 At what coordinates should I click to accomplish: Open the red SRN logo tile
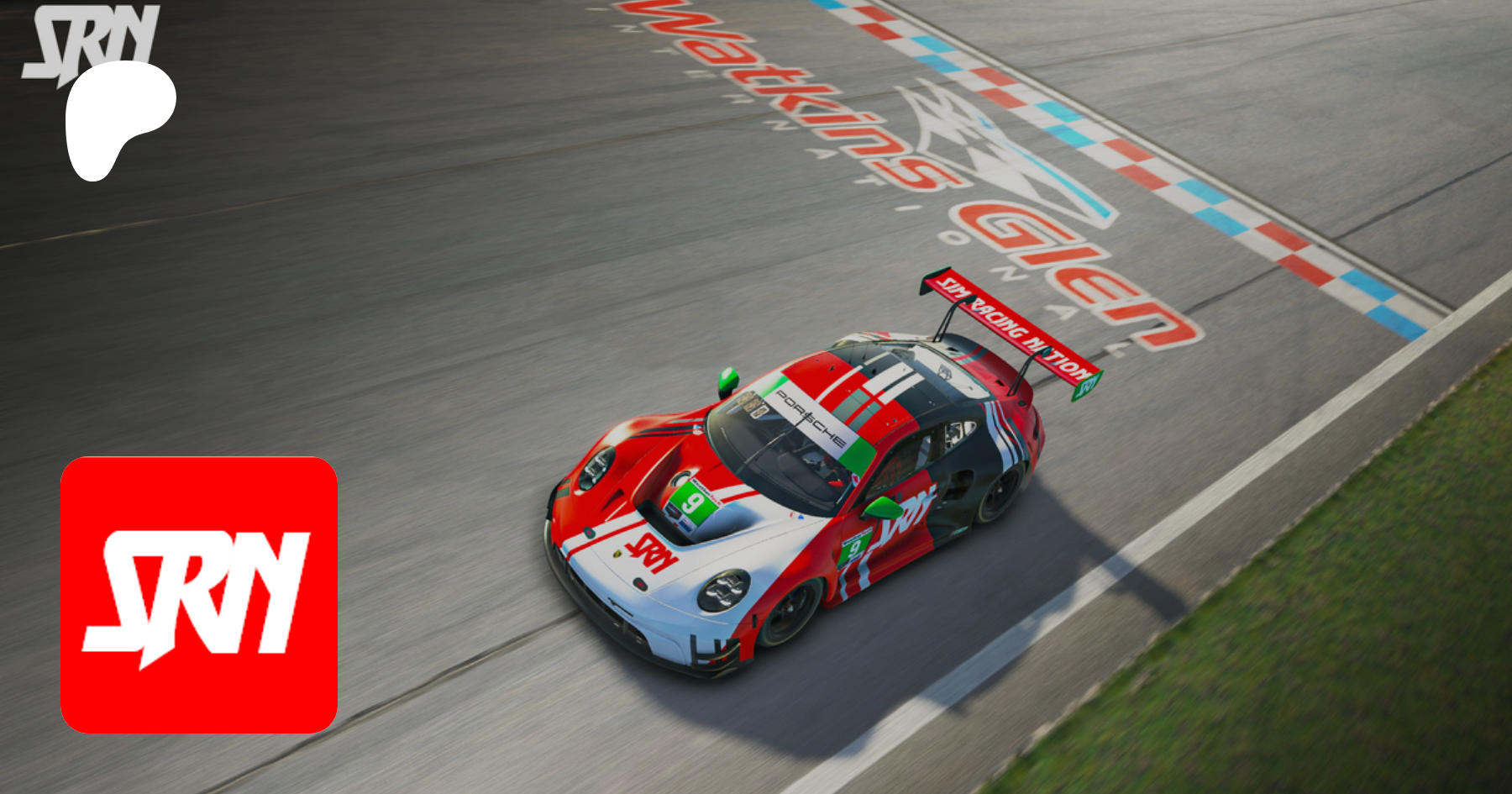(x=199, y=595)
